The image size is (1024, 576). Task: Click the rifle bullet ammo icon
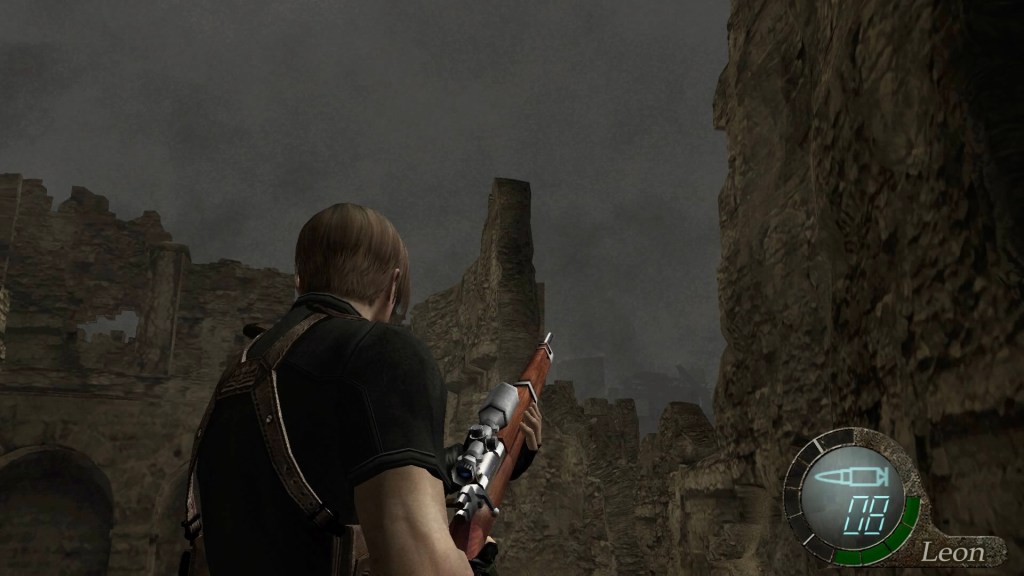click(x=845, y=479)
